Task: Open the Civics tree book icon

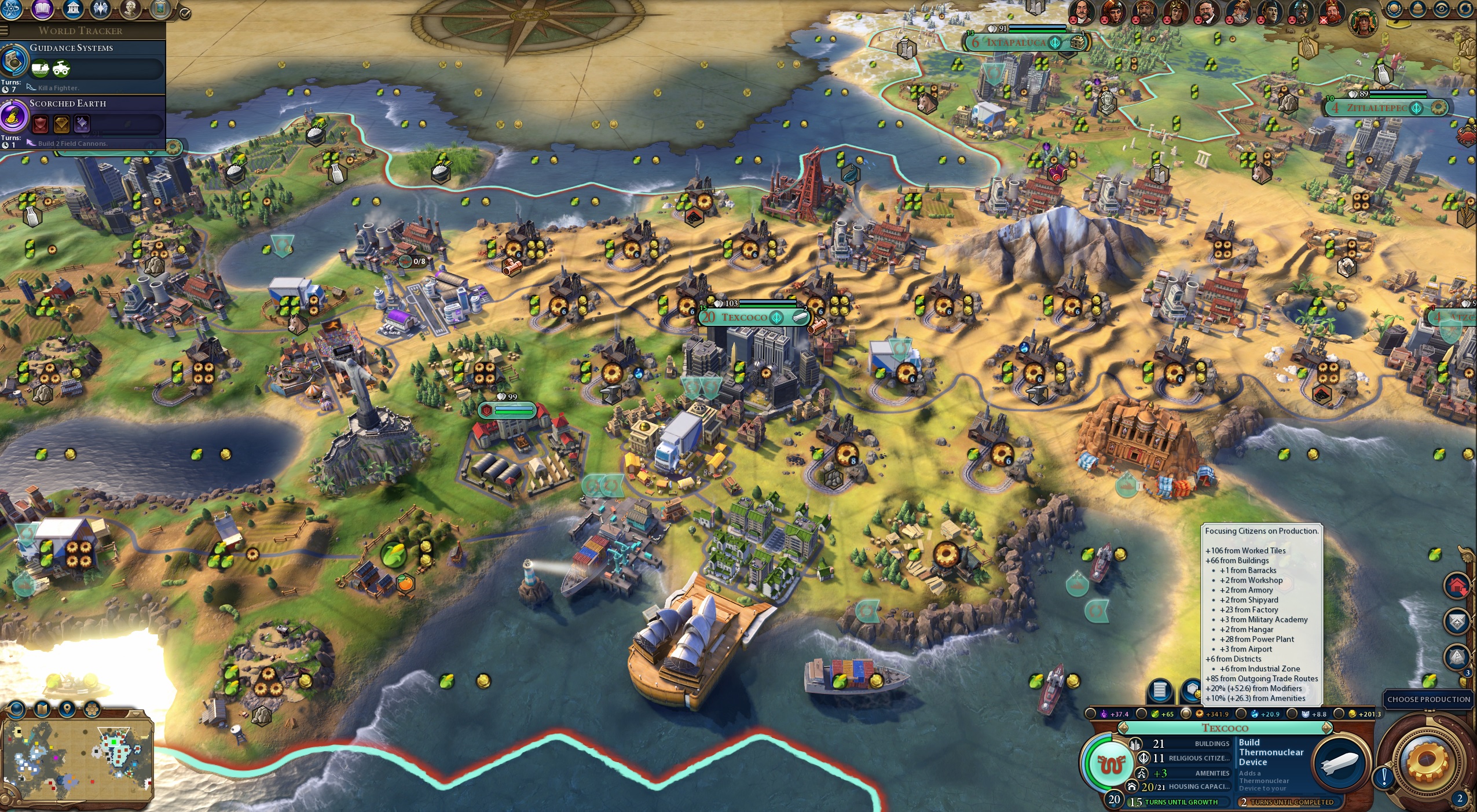Action: [x=42, y=8]
